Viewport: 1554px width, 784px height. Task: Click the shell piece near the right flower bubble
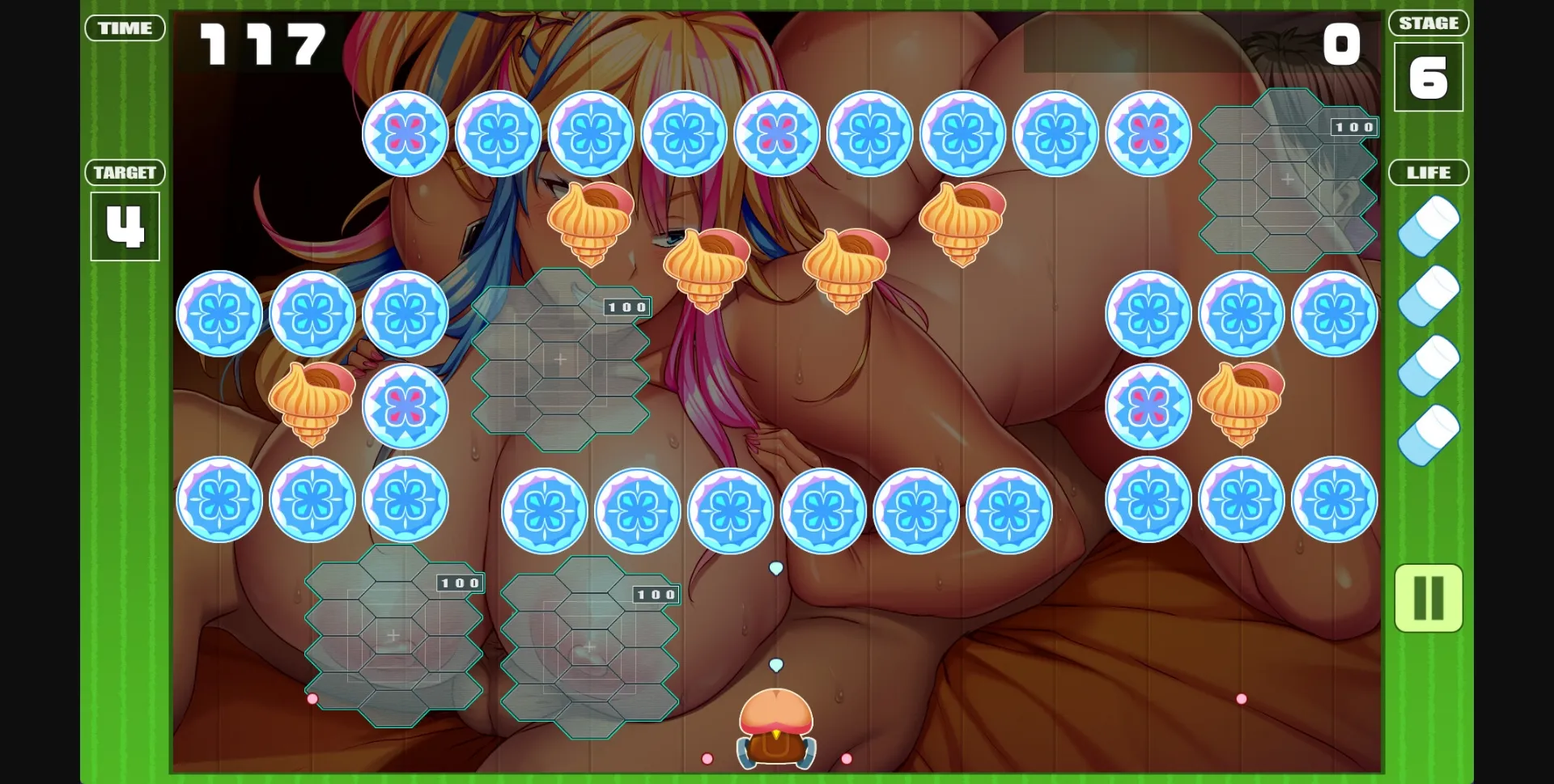[1241, 407]
